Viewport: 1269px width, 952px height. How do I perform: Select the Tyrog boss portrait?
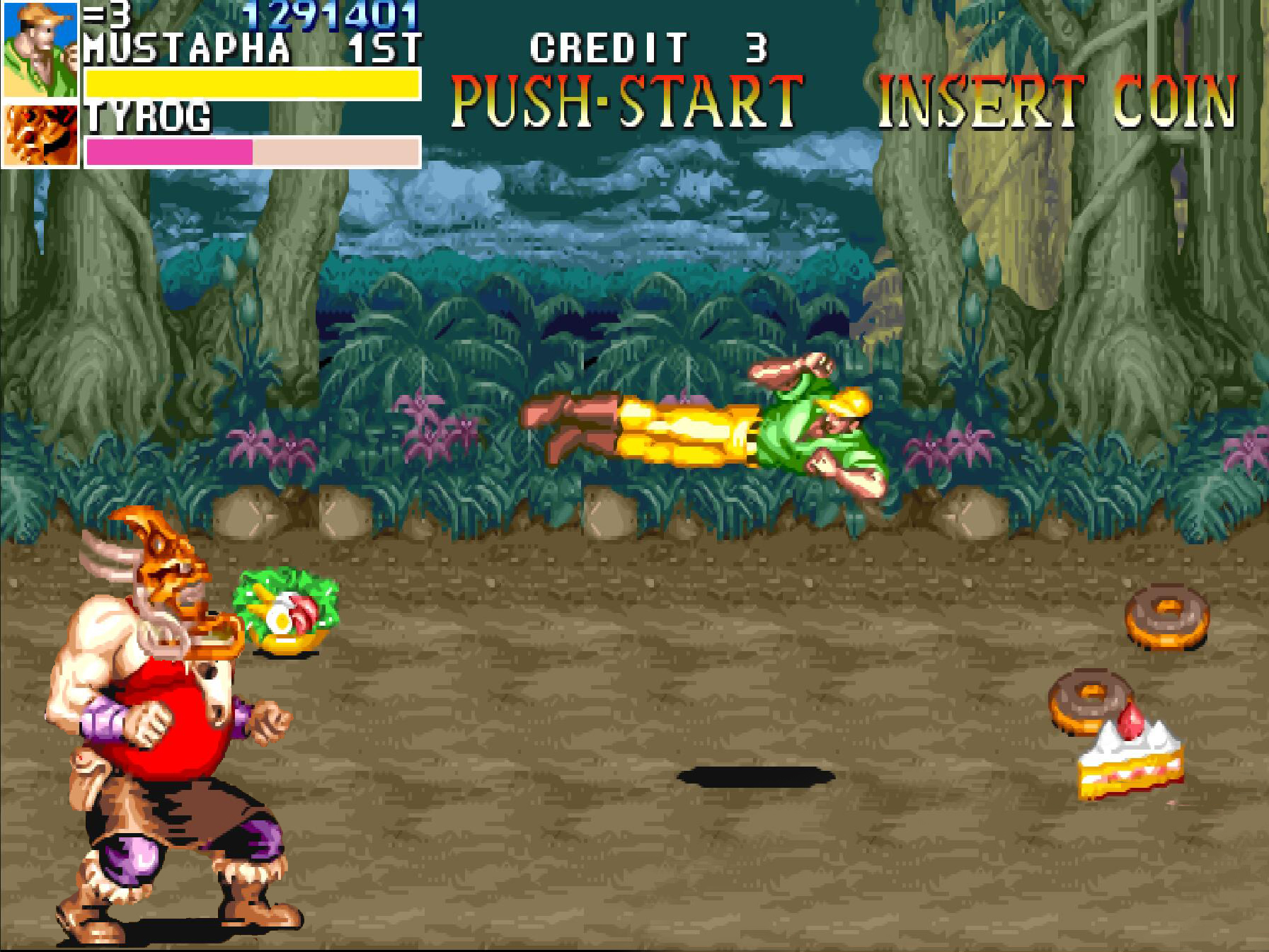(40, 134)
